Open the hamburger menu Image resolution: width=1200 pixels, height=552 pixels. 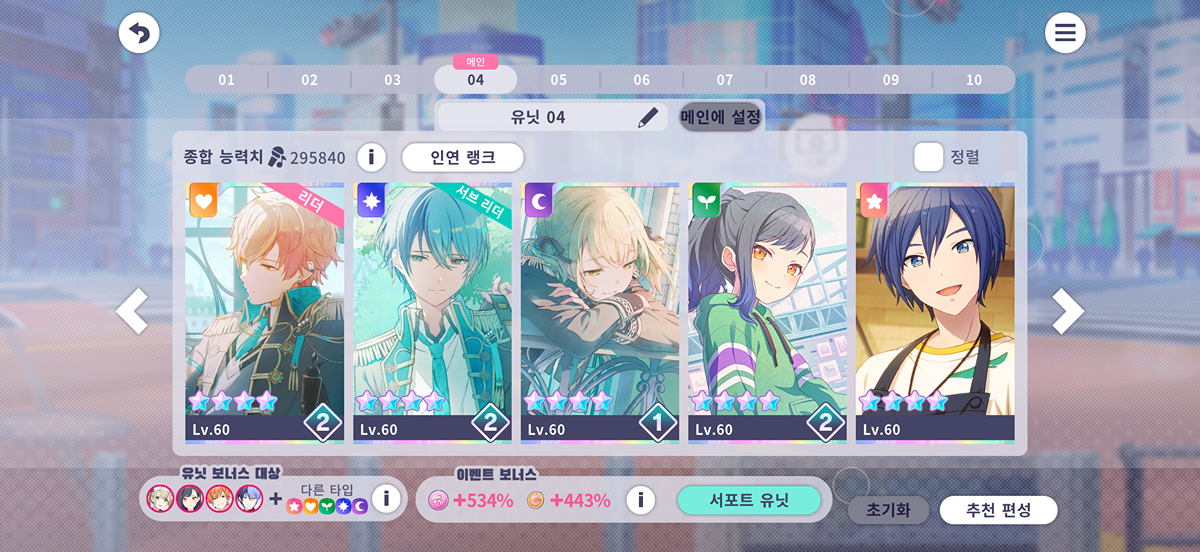click(x=1065, y=34)
